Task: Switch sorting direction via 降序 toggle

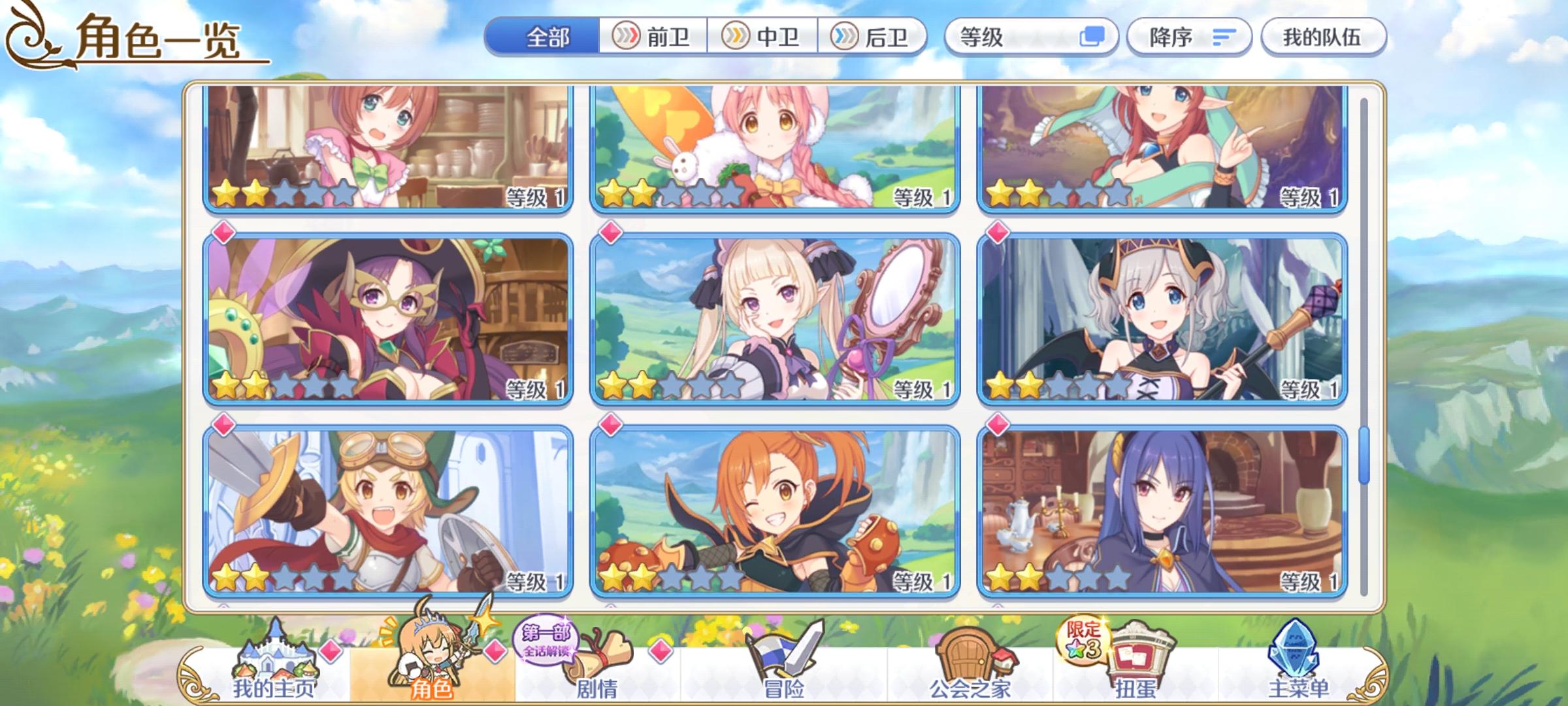Action: [1189, 37]
